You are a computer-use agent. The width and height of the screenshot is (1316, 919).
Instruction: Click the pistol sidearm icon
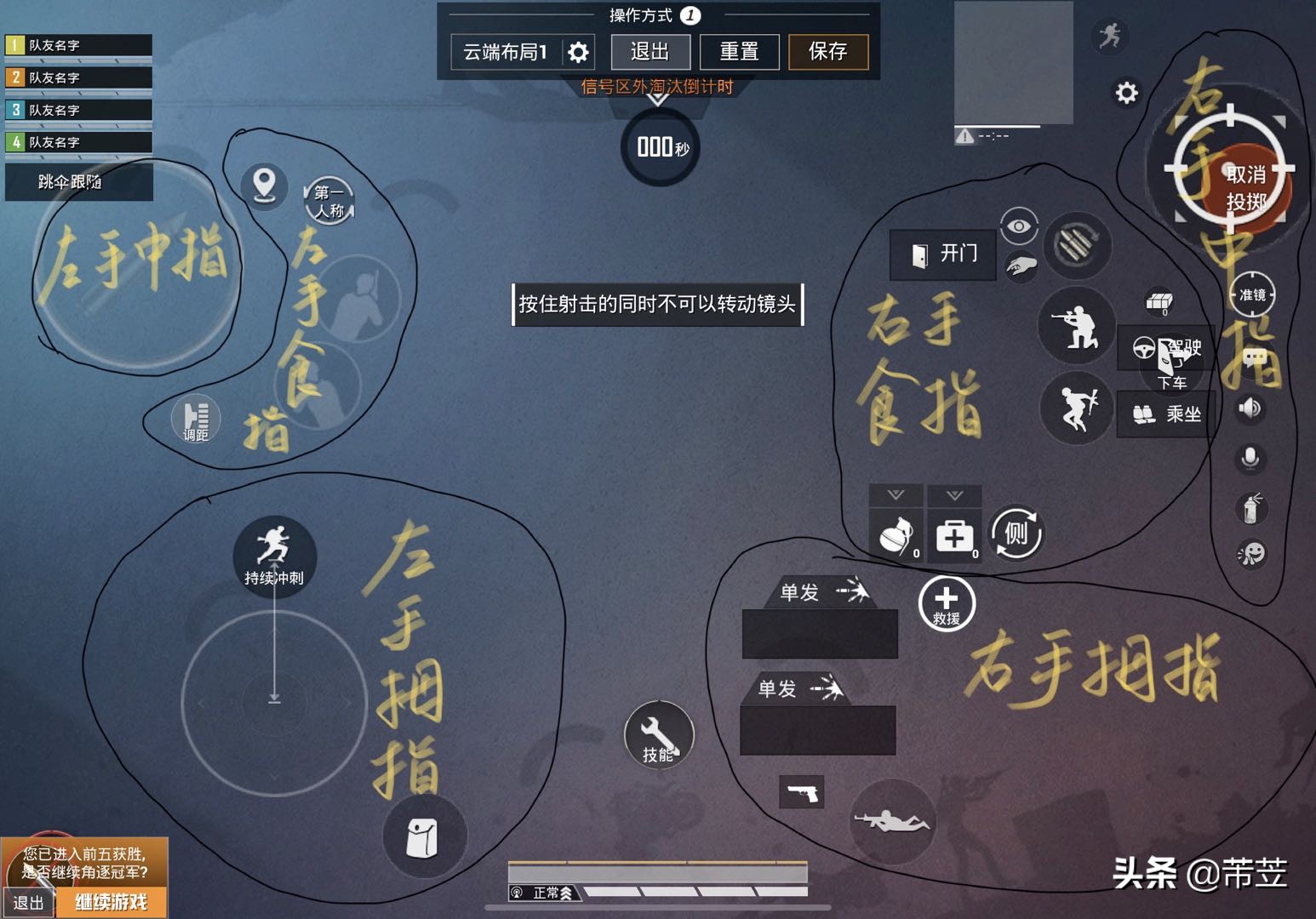801,791
